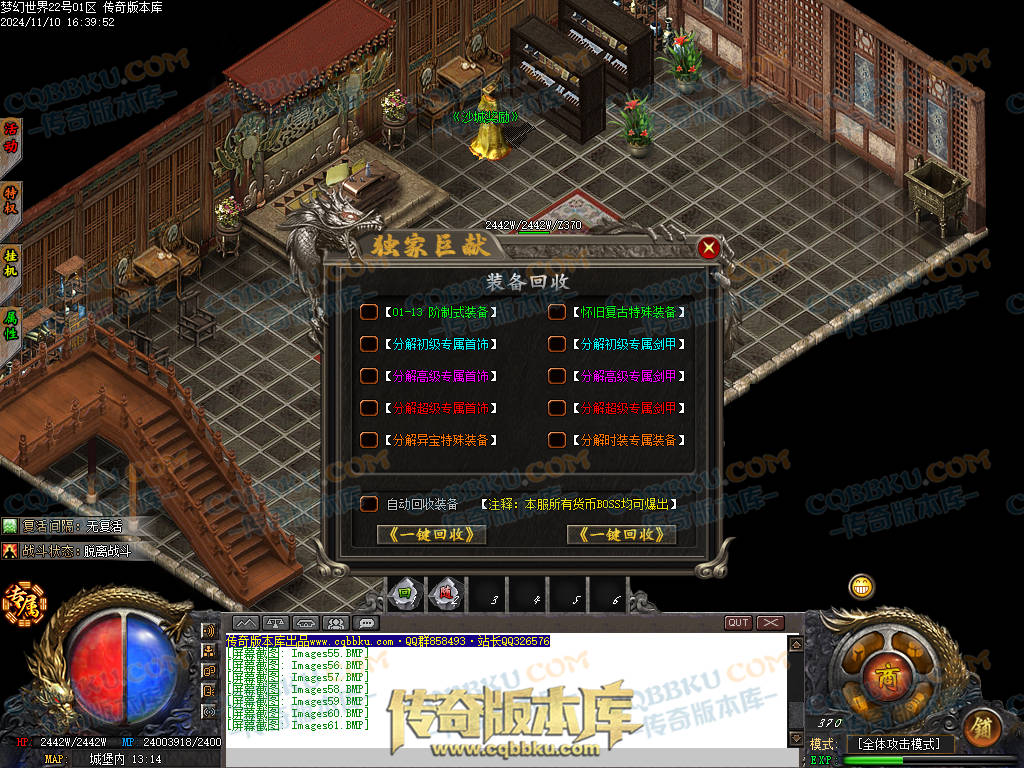The image size is (1024, 768).
Task: Click the QUT button above chat
Action: click(x=738, y=623)
